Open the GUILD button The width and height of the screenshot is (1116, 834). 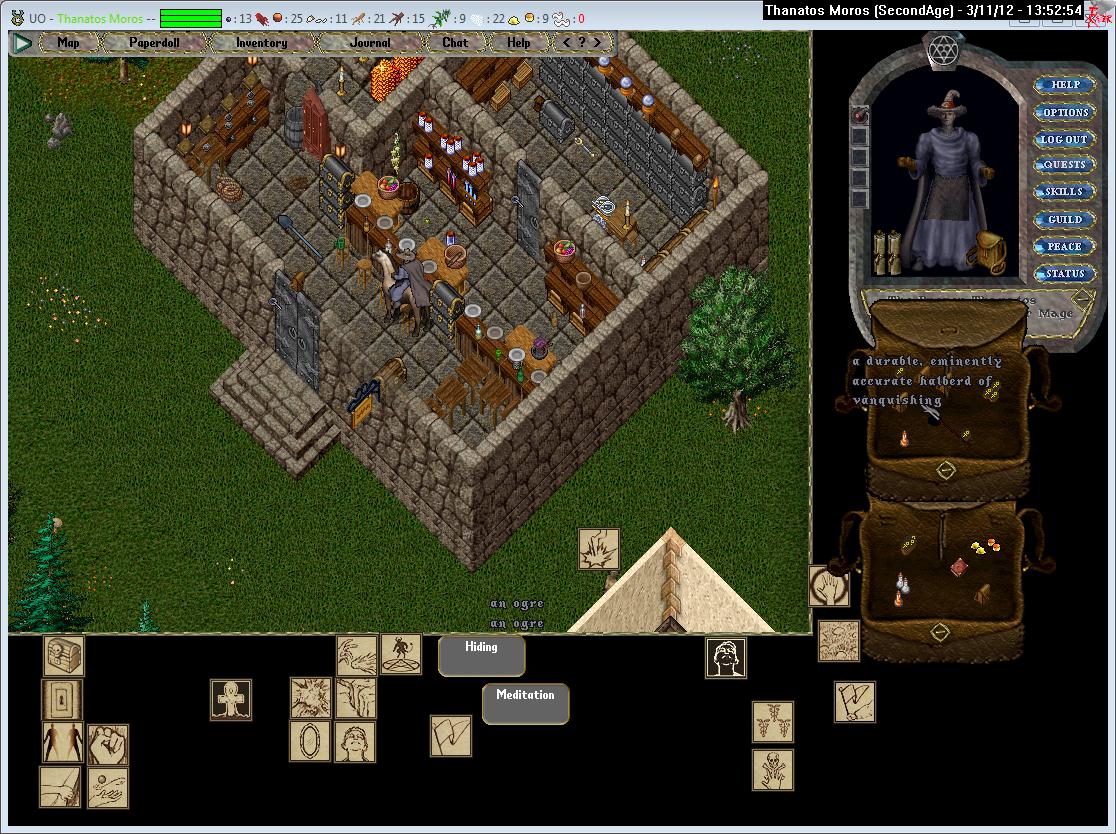[x=1064, y=219]
